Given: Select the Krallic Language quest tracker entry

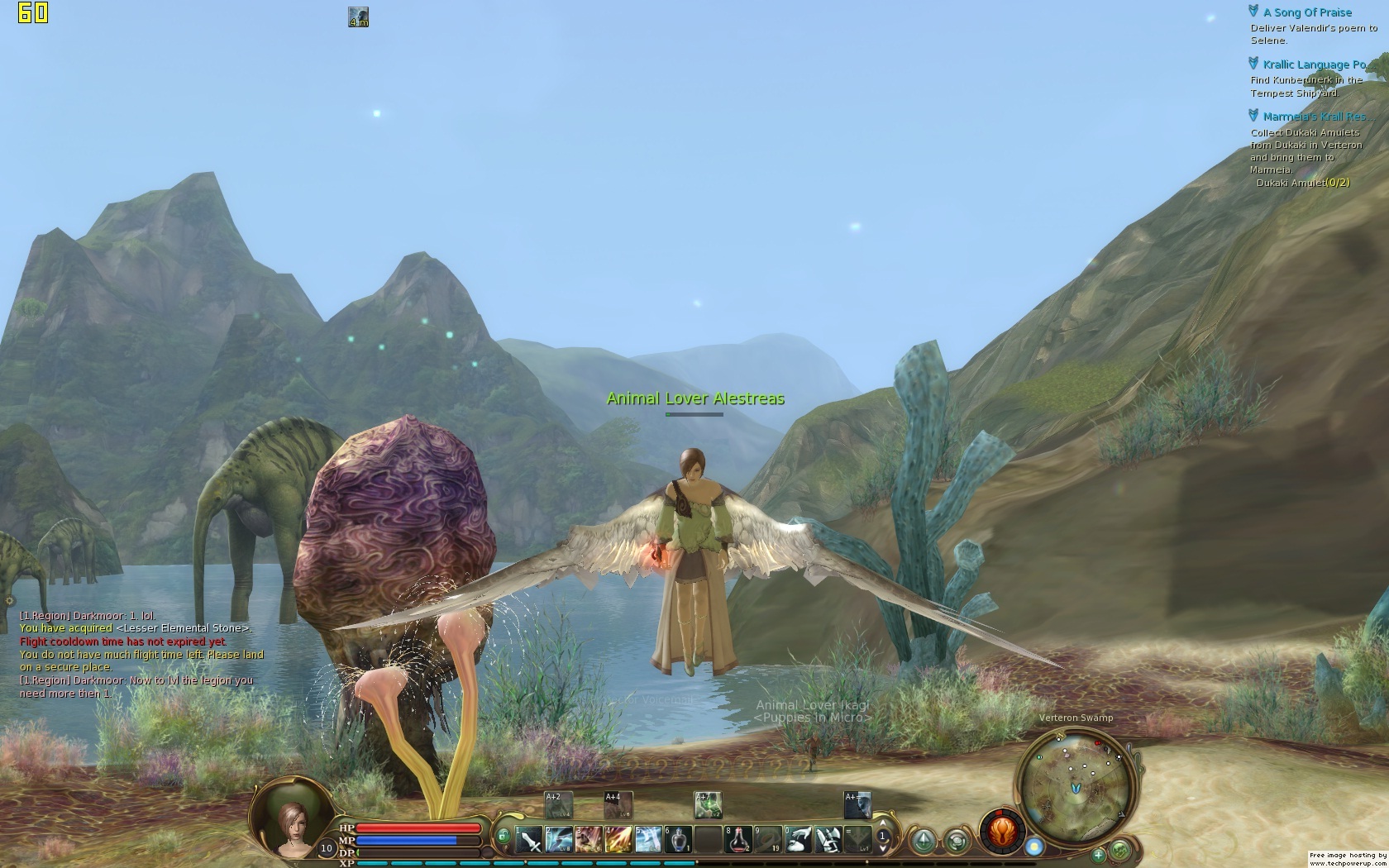Looking at the screenshot, I should (x=1313, y=64).
